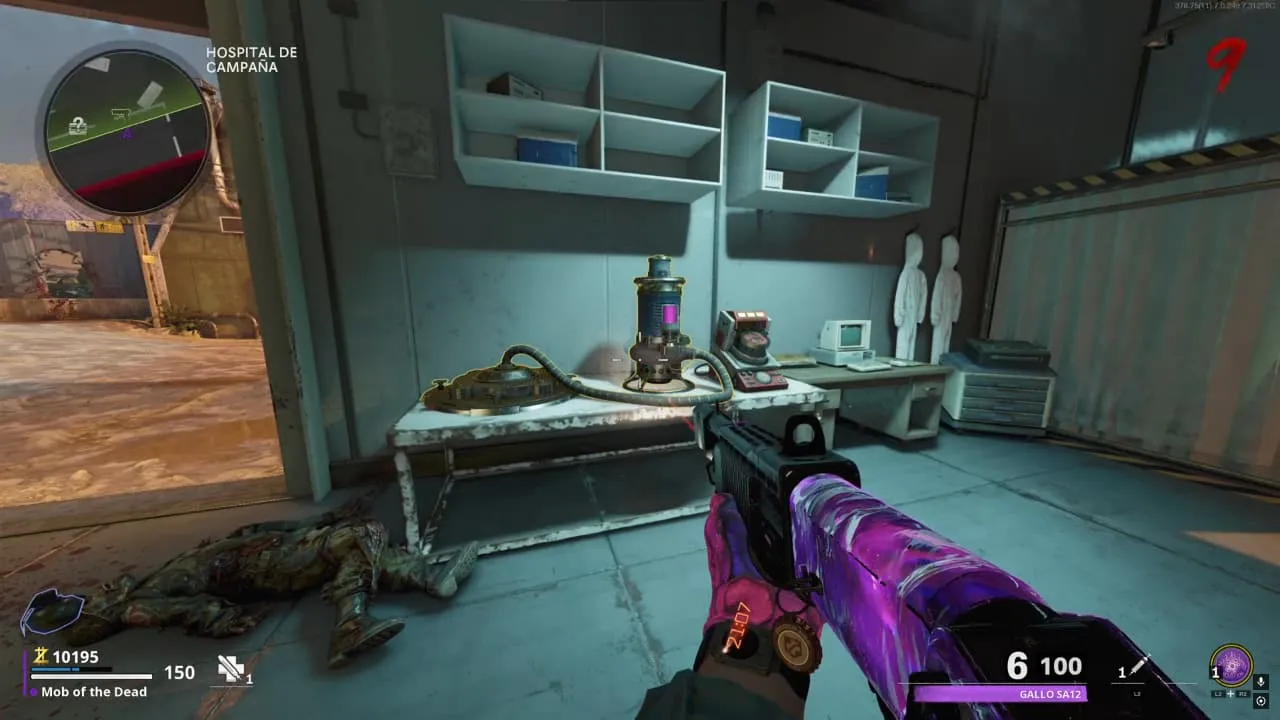Click the mystery box marker on minimap
The image size is (1280, 720).
click(78, 126)
